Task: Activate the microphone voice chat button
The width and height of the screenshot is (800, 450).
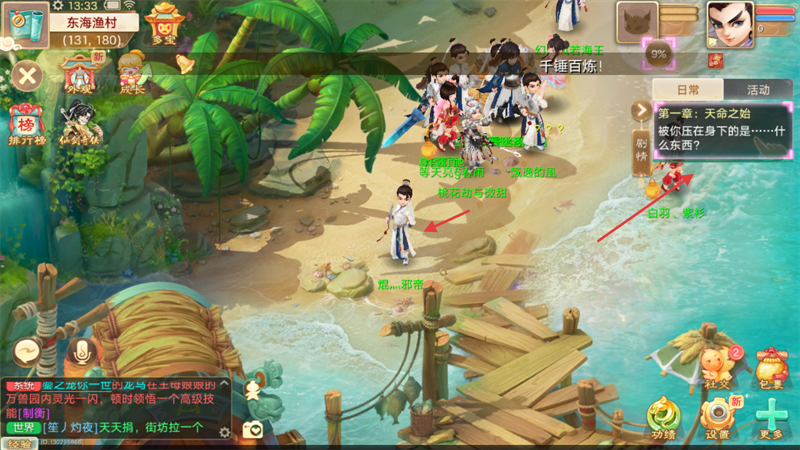Action: 82,351
